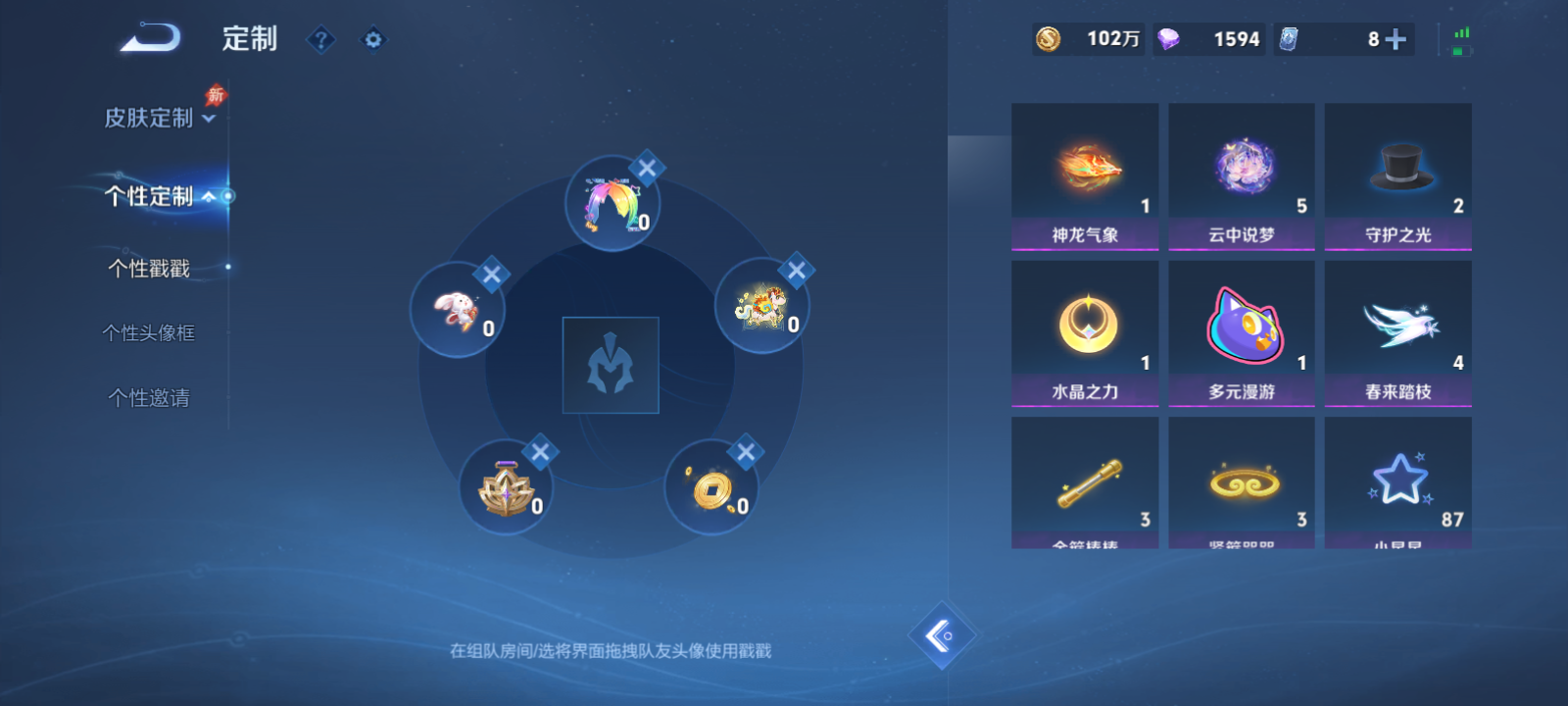Collapse the 个性定制 section

149,194
